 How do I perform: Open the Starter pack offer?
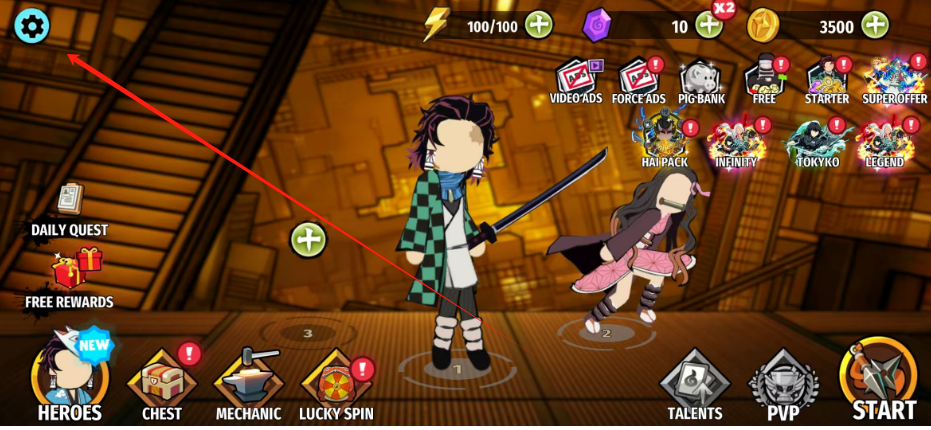(826, 79)
